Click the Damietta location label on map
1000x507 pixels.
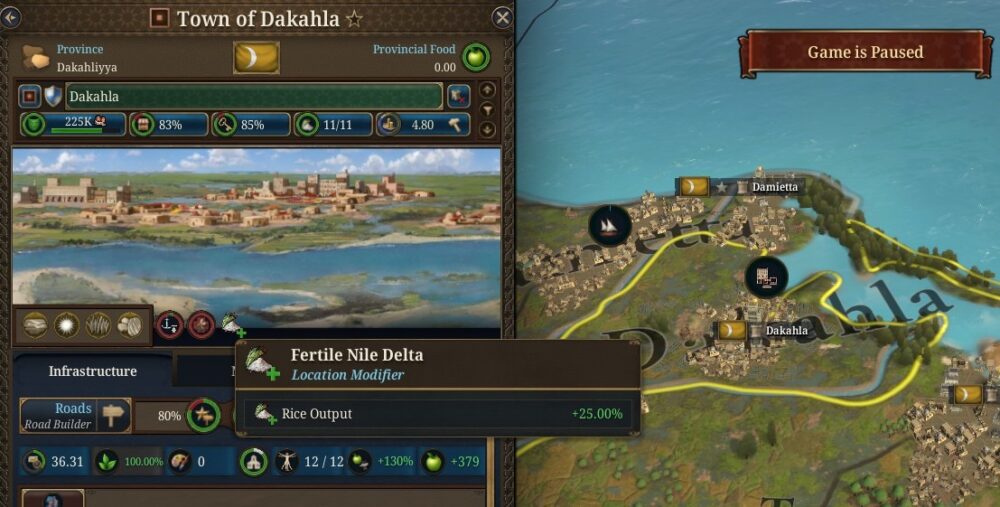tap(775, 187)
